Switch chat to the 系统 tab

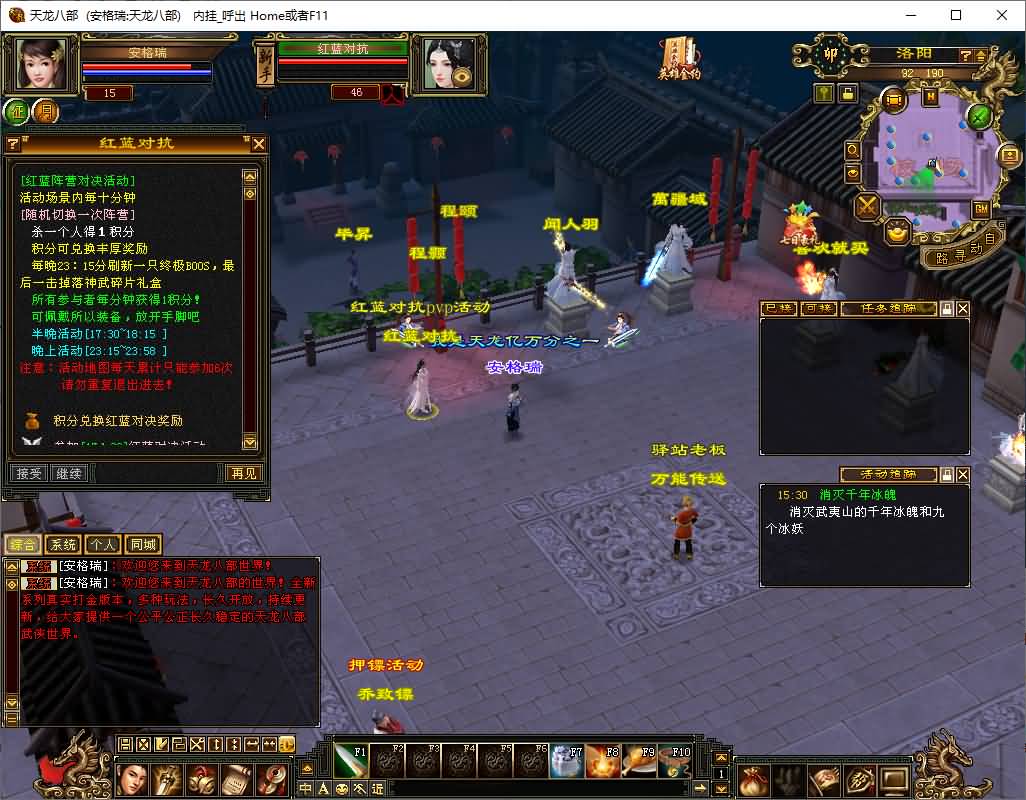pos(63,545)
